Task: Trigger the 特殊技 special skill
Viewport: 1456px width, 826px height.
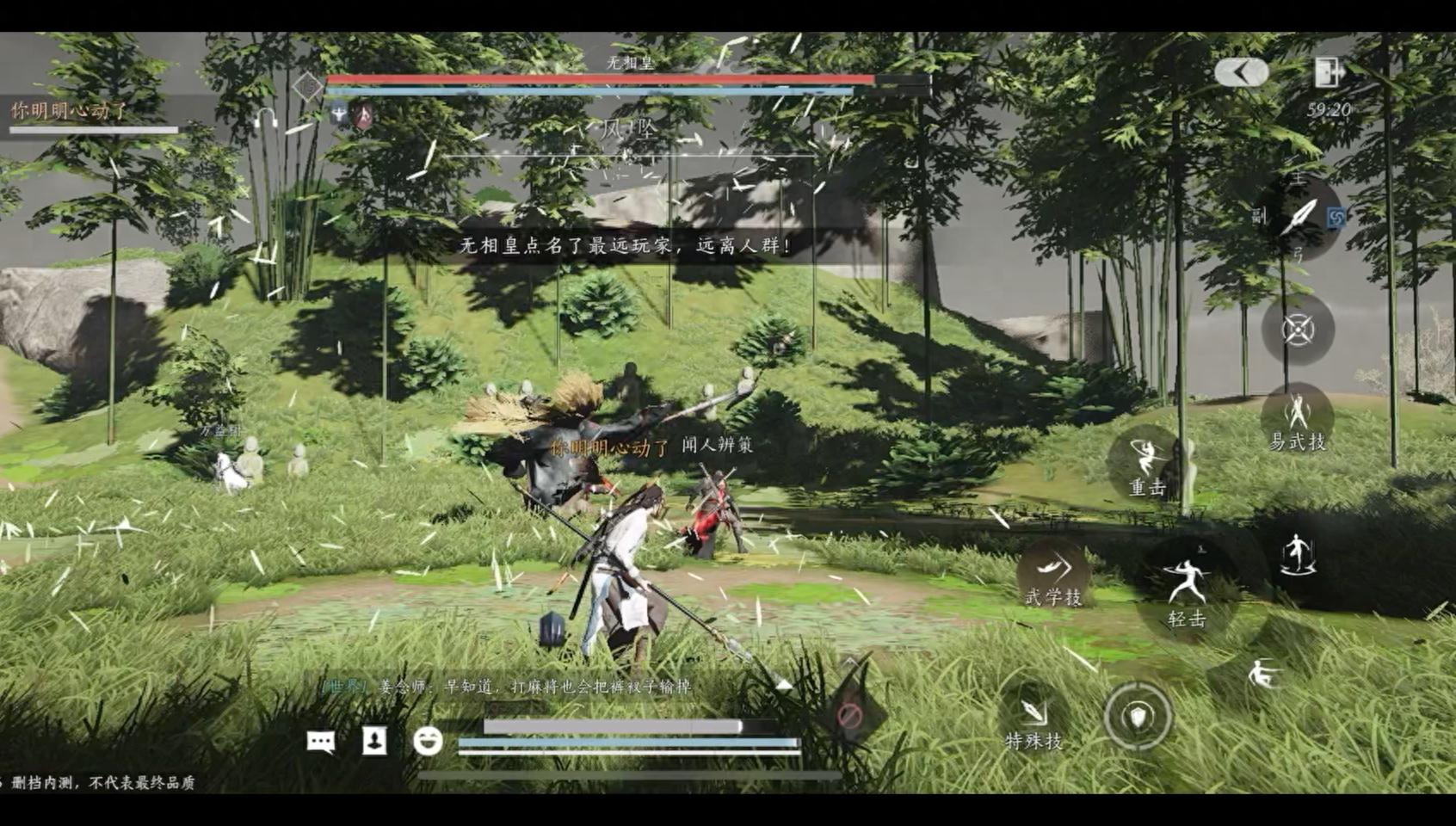Action: click(1033, 719)
